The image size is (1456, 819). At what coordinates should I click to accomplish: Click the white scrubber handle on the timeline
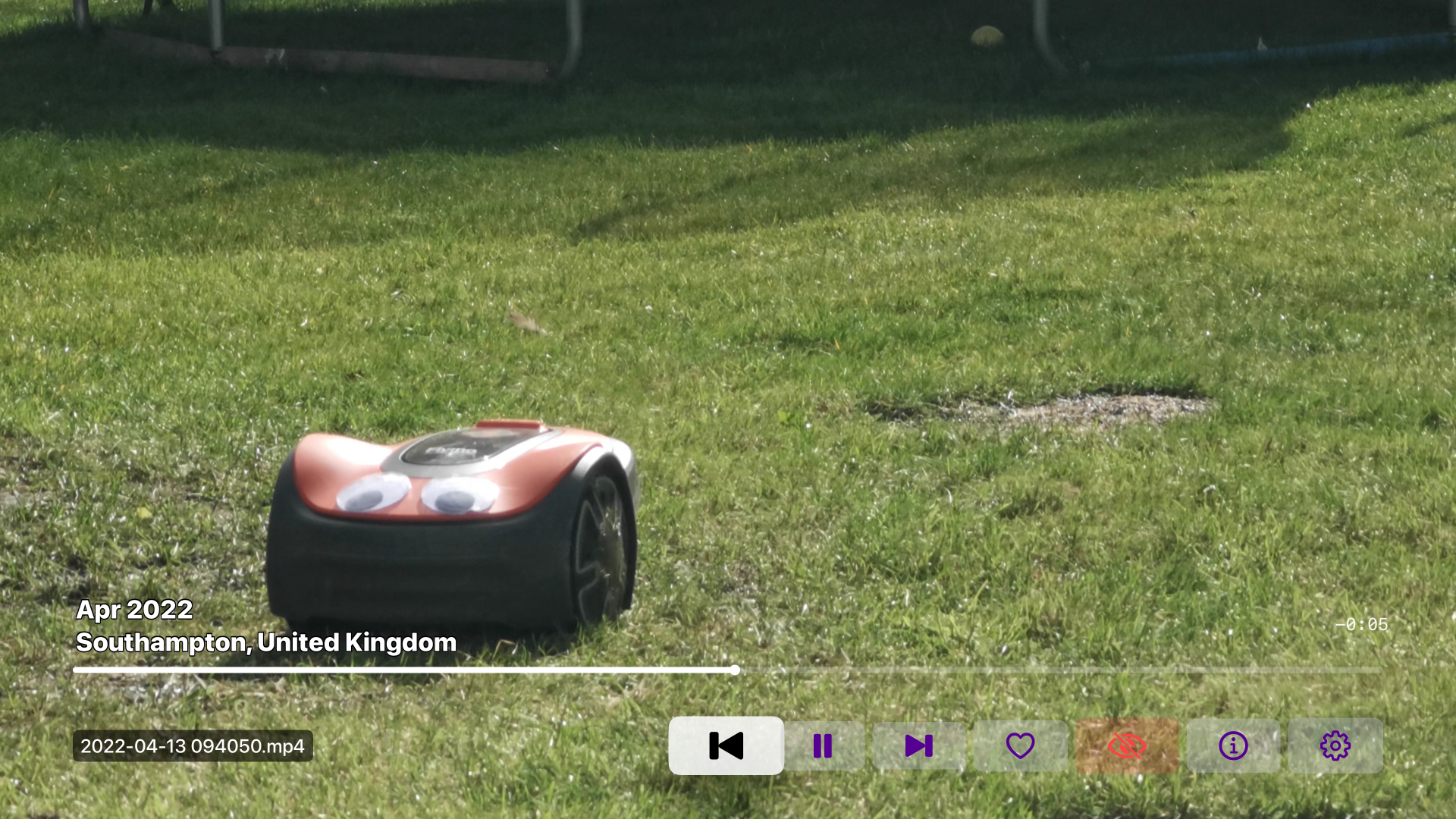(x=734, y=670)
